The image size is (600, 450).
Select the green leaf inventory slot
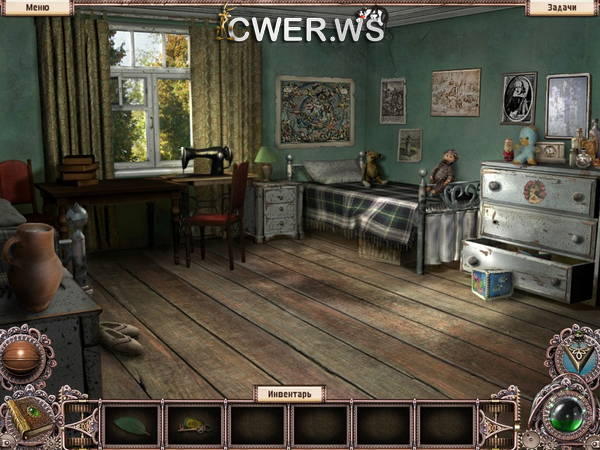tap(131, 425)
